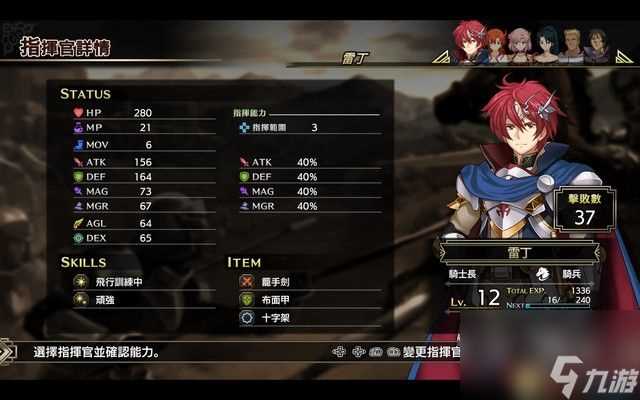Select the 頑強 skill

click(105, 299)
